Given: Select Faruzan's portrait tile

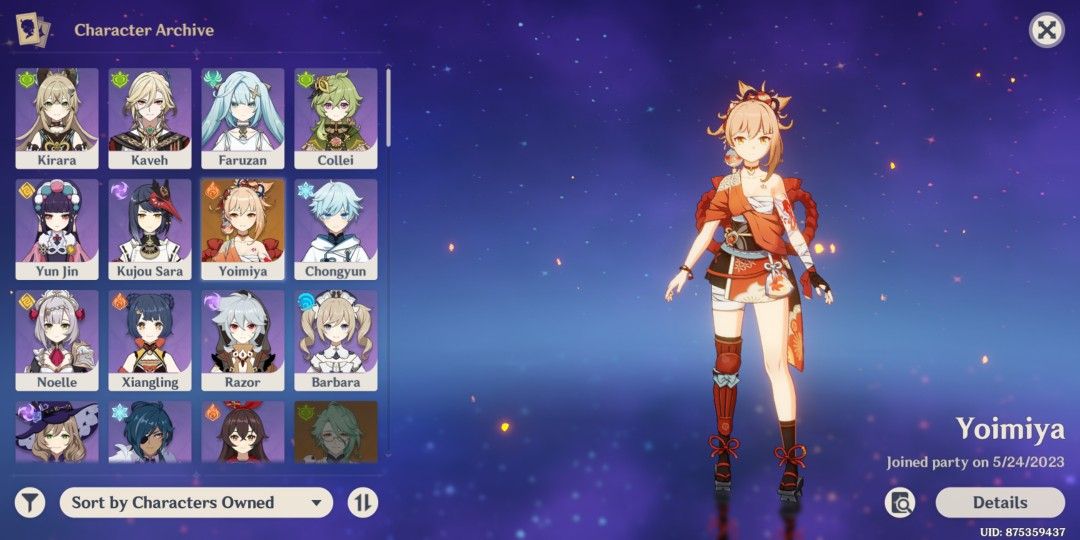Looking at the screenshot, I should pyautogui.click(x=242, y=117).
